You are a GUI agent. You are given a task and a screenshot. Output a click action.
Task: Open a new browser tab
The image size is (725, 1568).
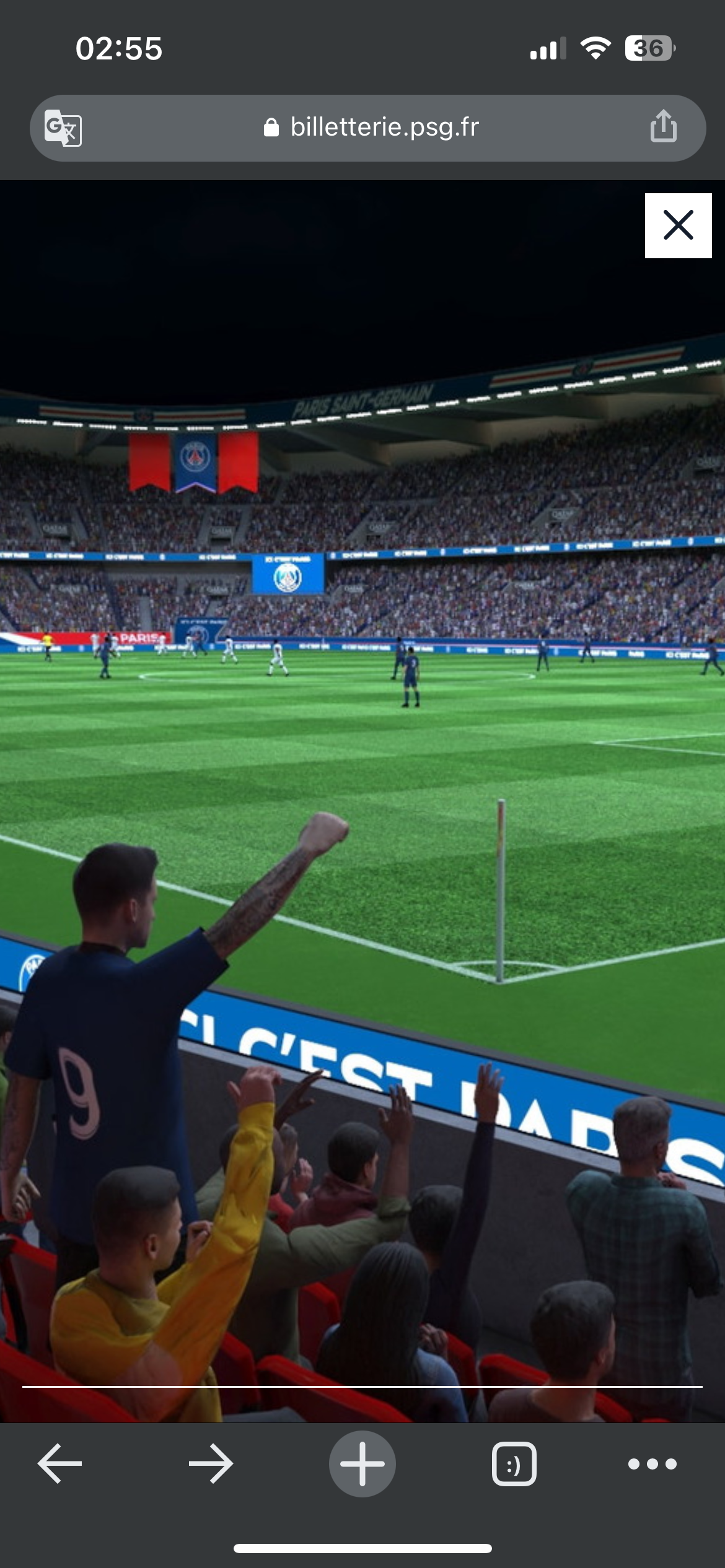(x=362, y=1464)
